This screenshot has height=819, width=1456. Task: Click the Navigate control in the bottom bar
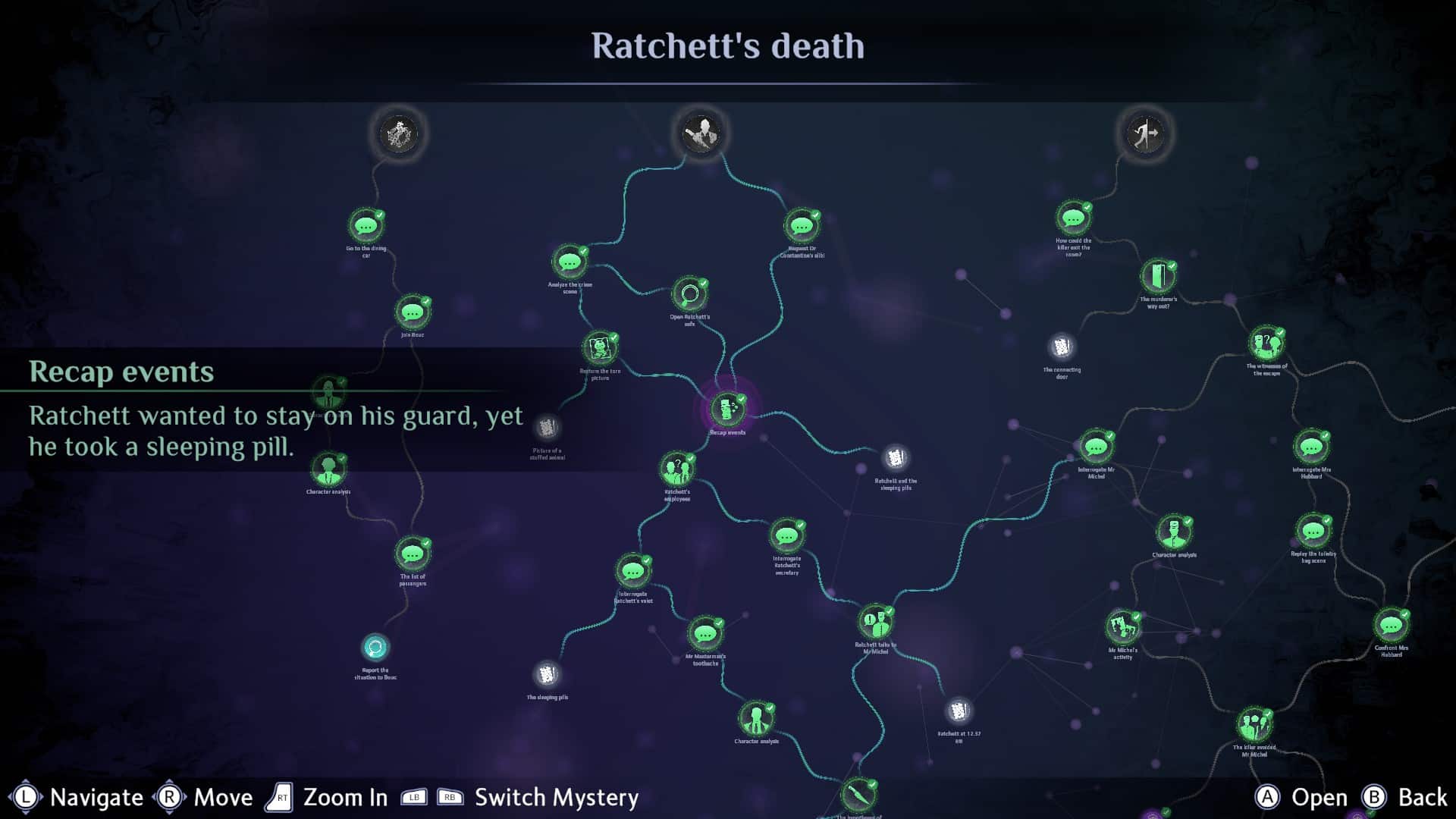coord(83,797)
